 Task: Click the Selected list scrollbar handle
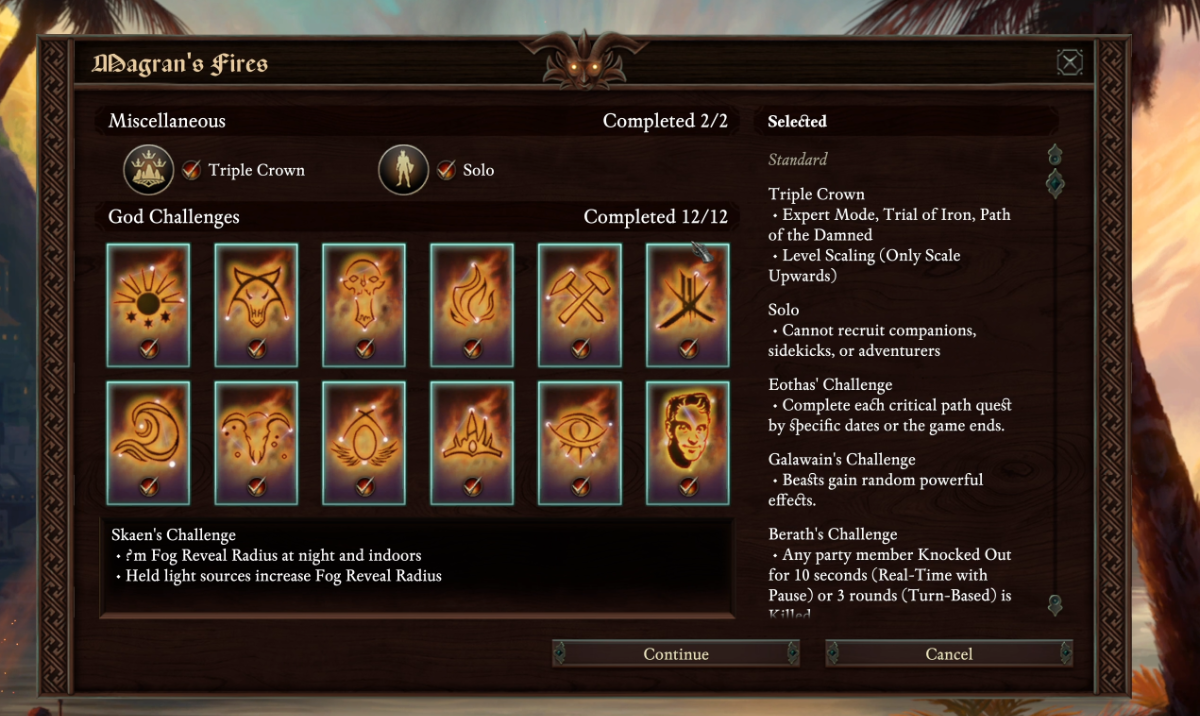pos(1054,183)
